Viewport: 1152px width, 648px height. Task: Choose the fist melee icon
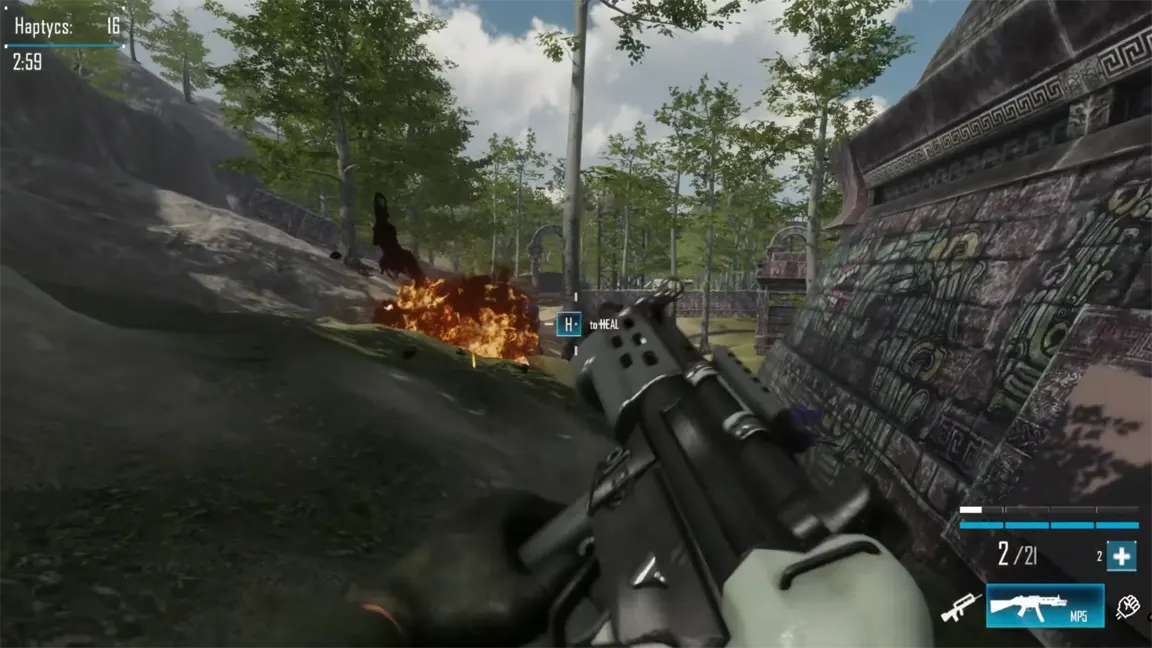tap(1129, 606)
